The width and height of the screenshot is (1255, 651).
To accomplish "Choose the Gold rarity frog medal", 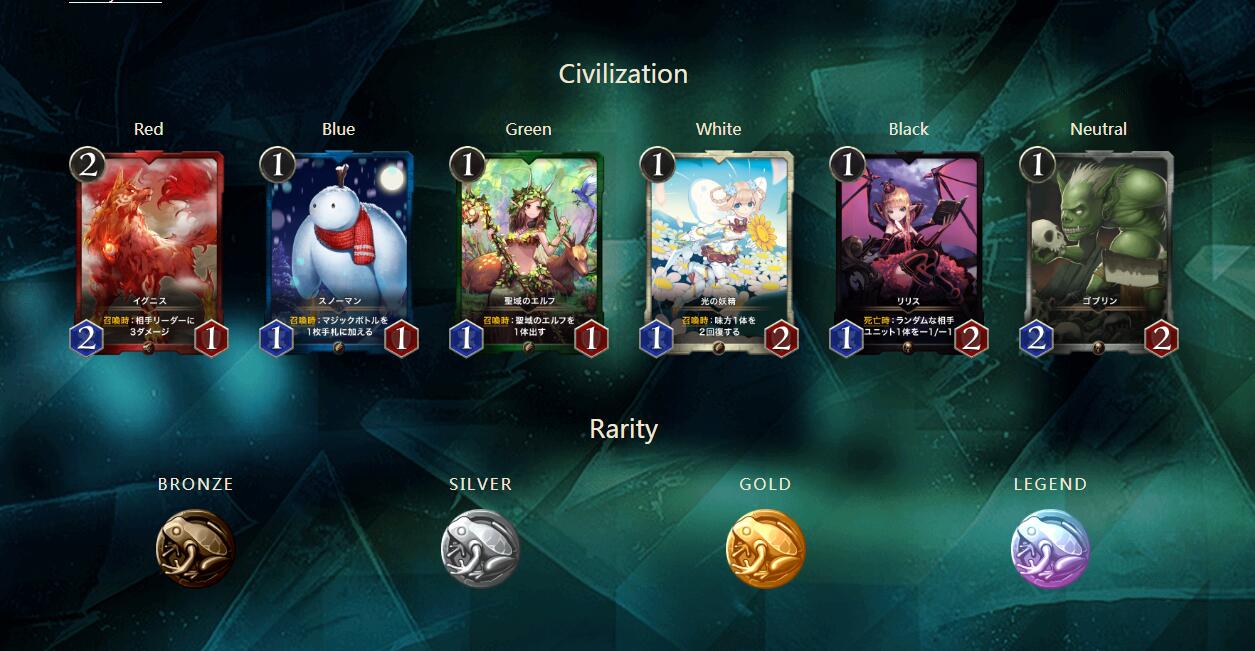I will (765, 548).
